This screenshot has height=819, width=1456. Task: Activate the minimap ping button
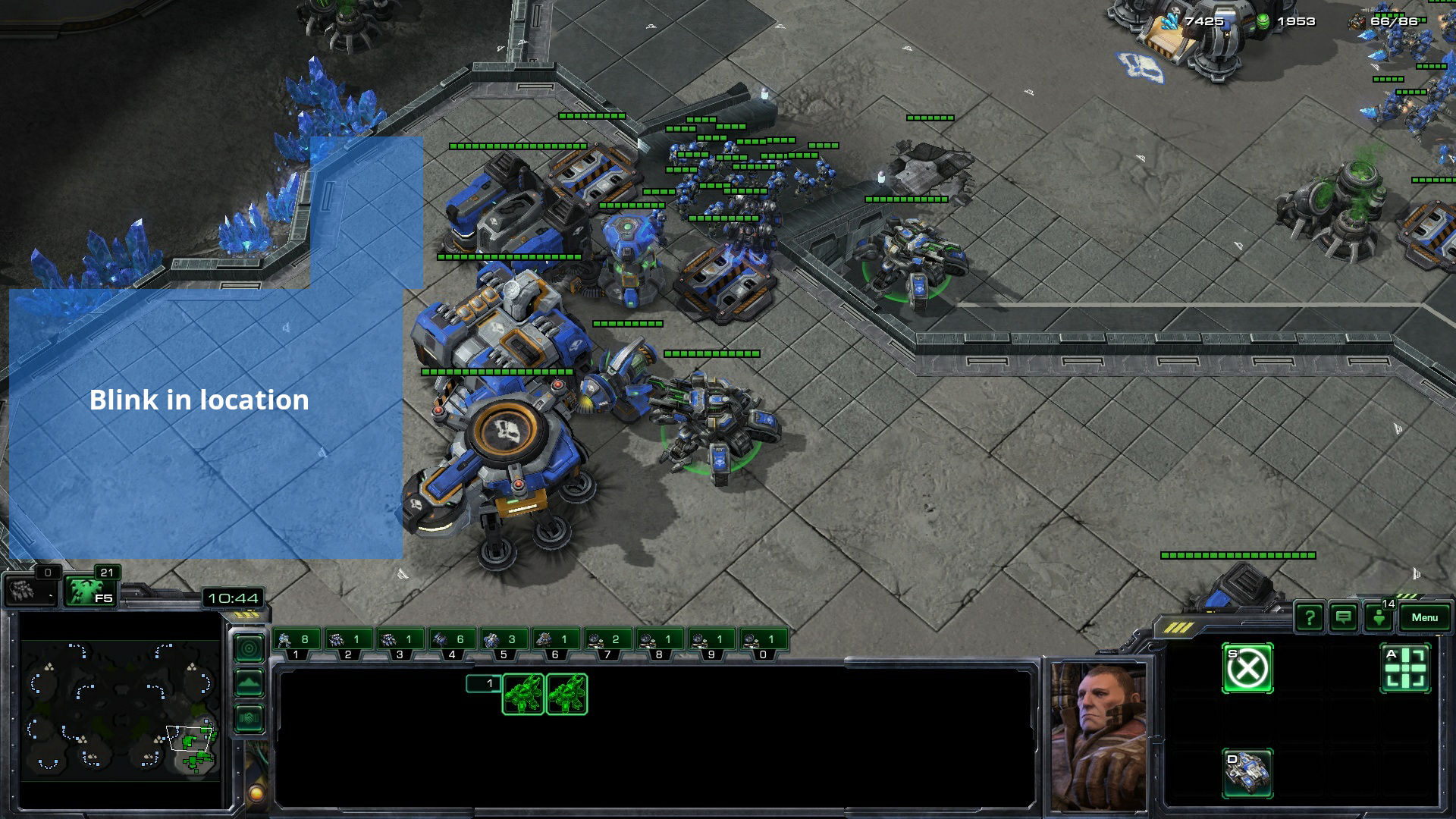point(249,648)
